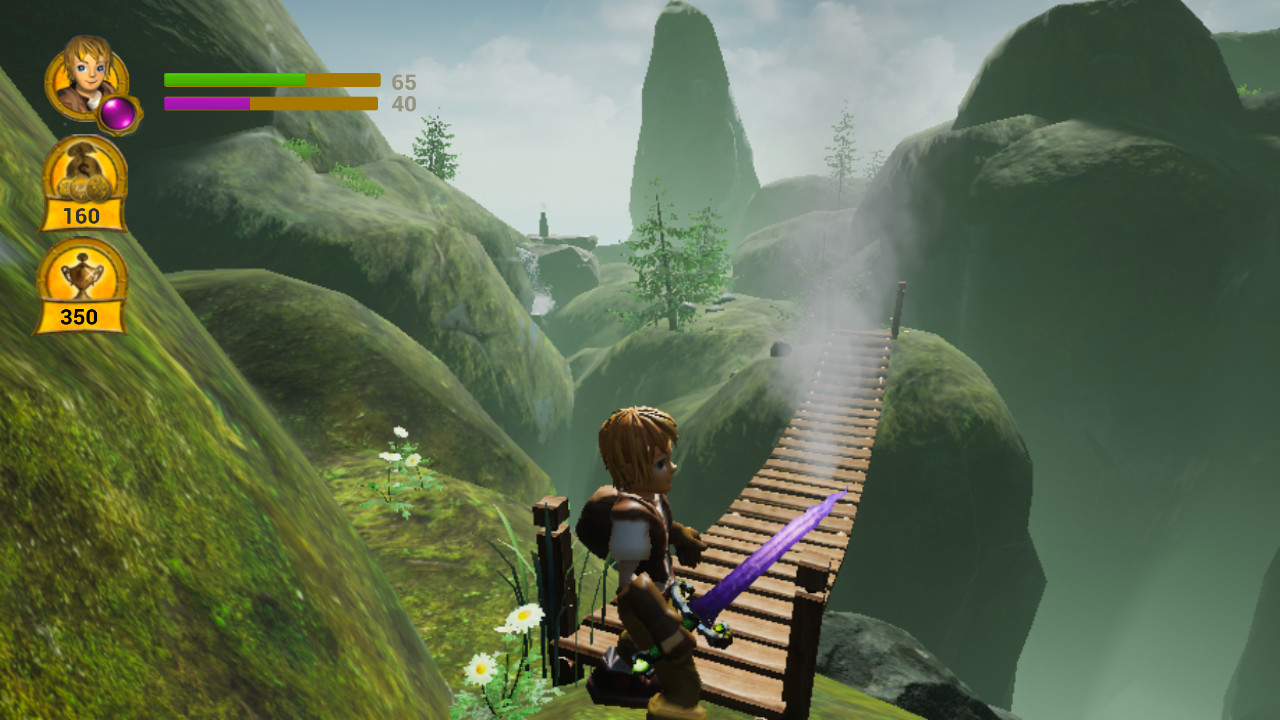The width and height of the screenshot is (1280, 720).
Task: Select the purple orb gem on the portrait
Action: (x=118, y=112)
